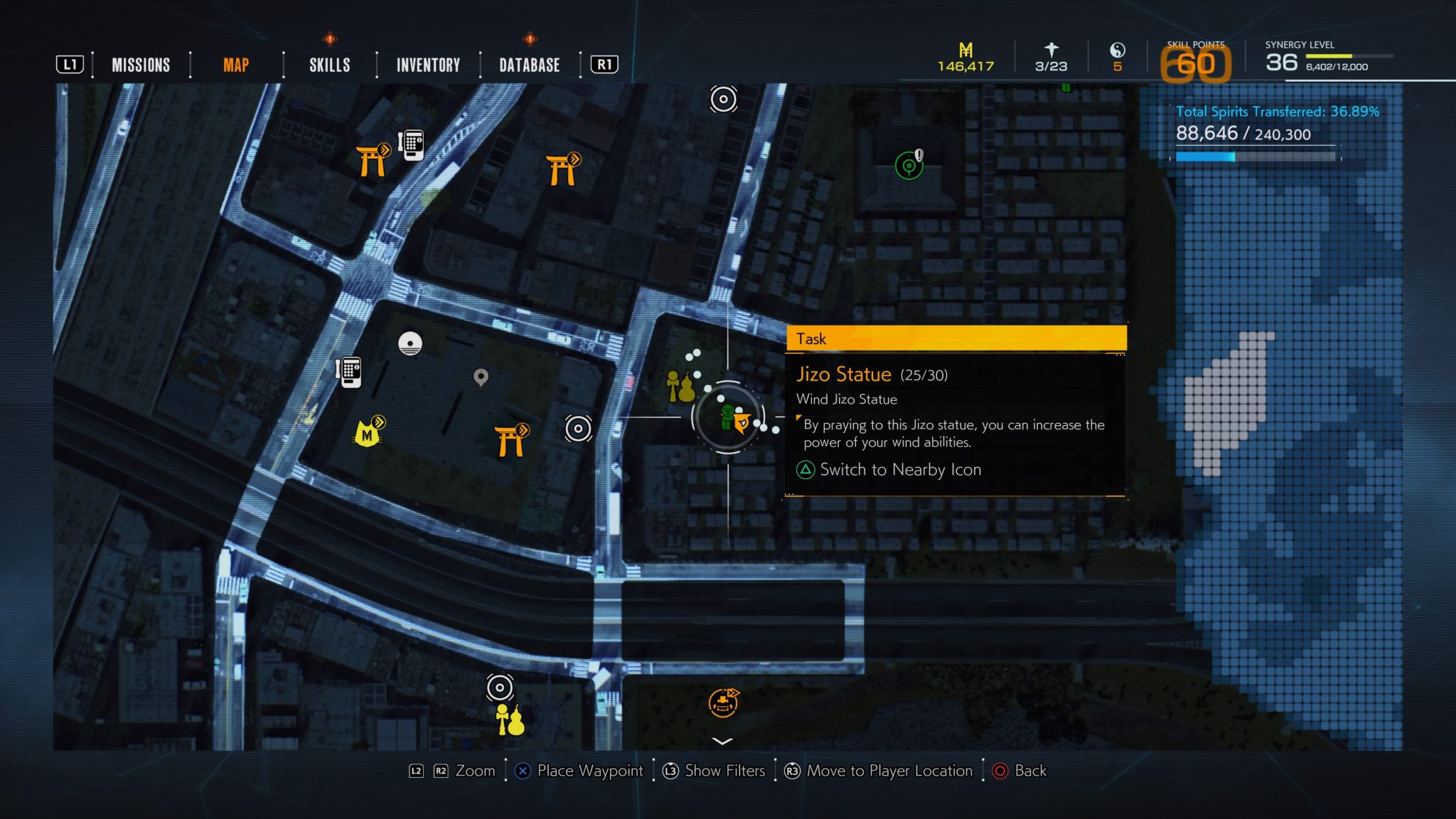The height and width of the screenshot is (819, 1456).
Task: Switch to the SKILLS tab
Action: (329, 65)
